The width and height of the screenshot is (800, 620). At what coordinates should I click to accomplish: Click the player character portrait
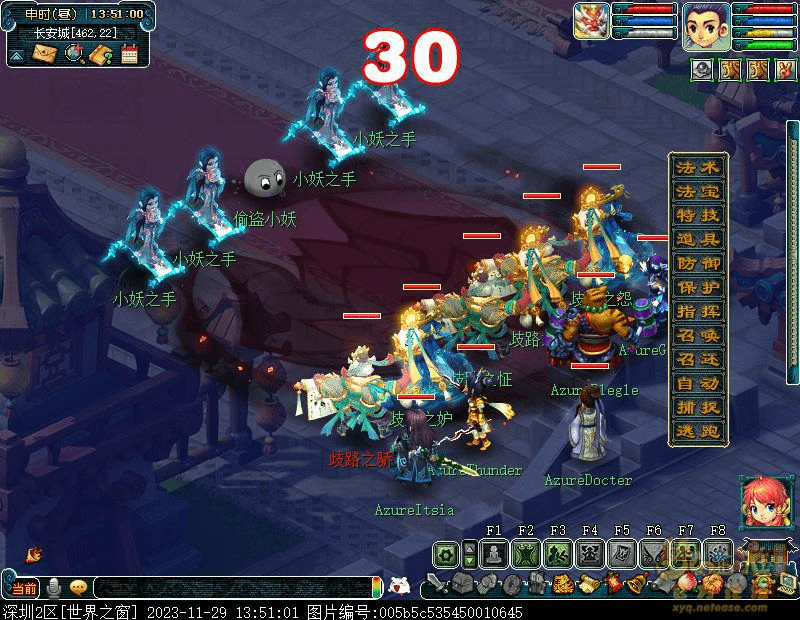coord(707,24)
